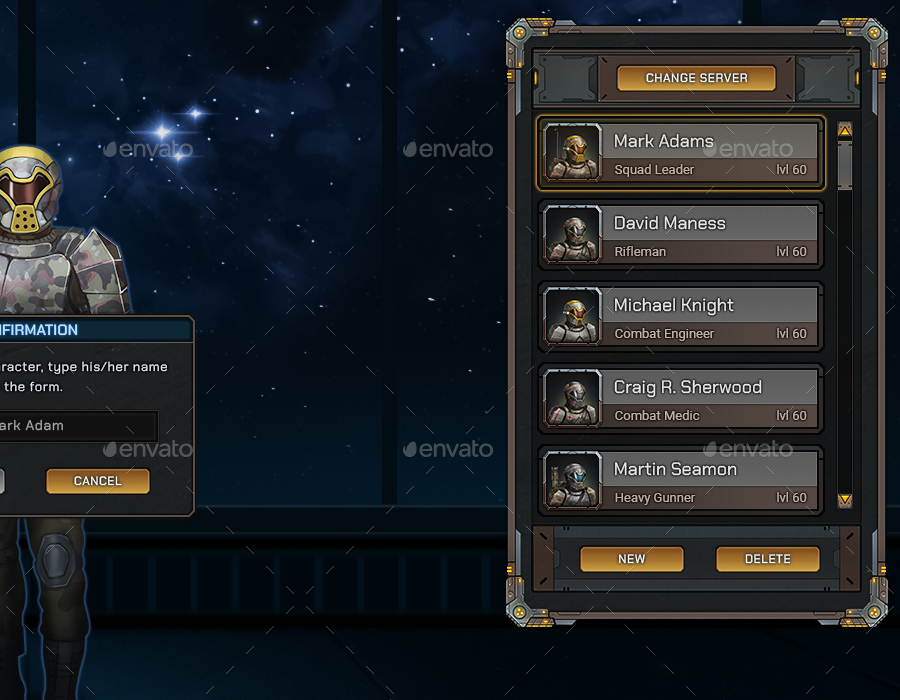Select Craig R. Sherwood the Combat Medic
The height and width of the screenshot is (700, 900).
point(681,399)
